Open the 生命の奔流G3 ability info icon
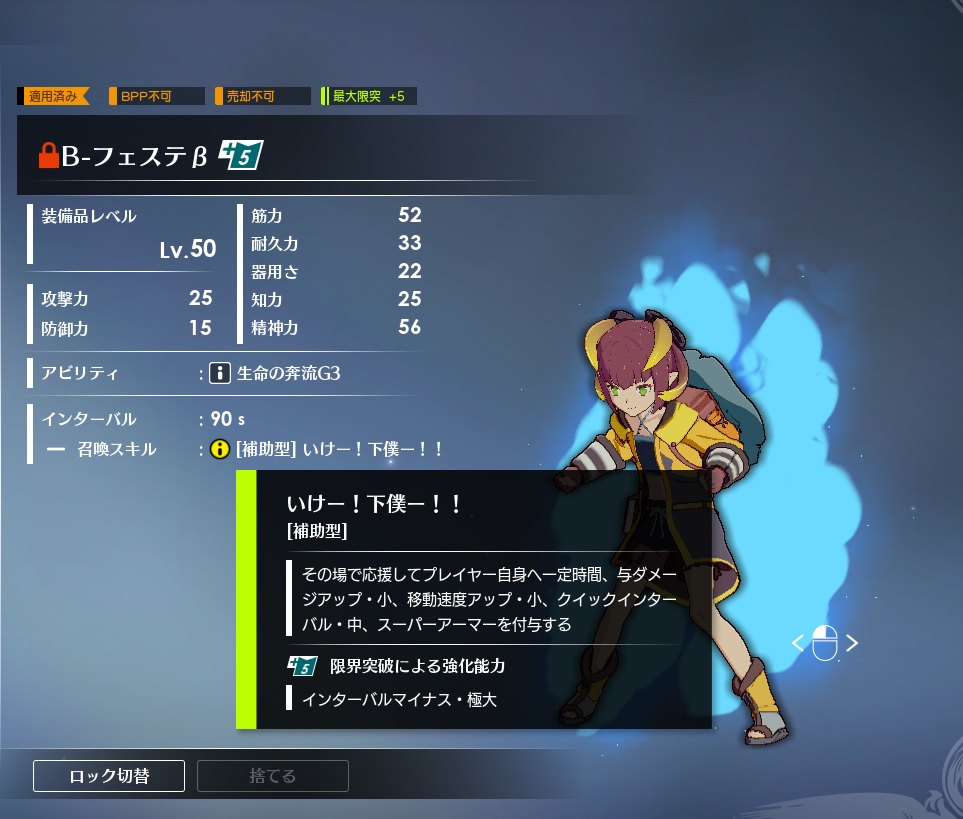963x819 pixels. click(221, 374)
